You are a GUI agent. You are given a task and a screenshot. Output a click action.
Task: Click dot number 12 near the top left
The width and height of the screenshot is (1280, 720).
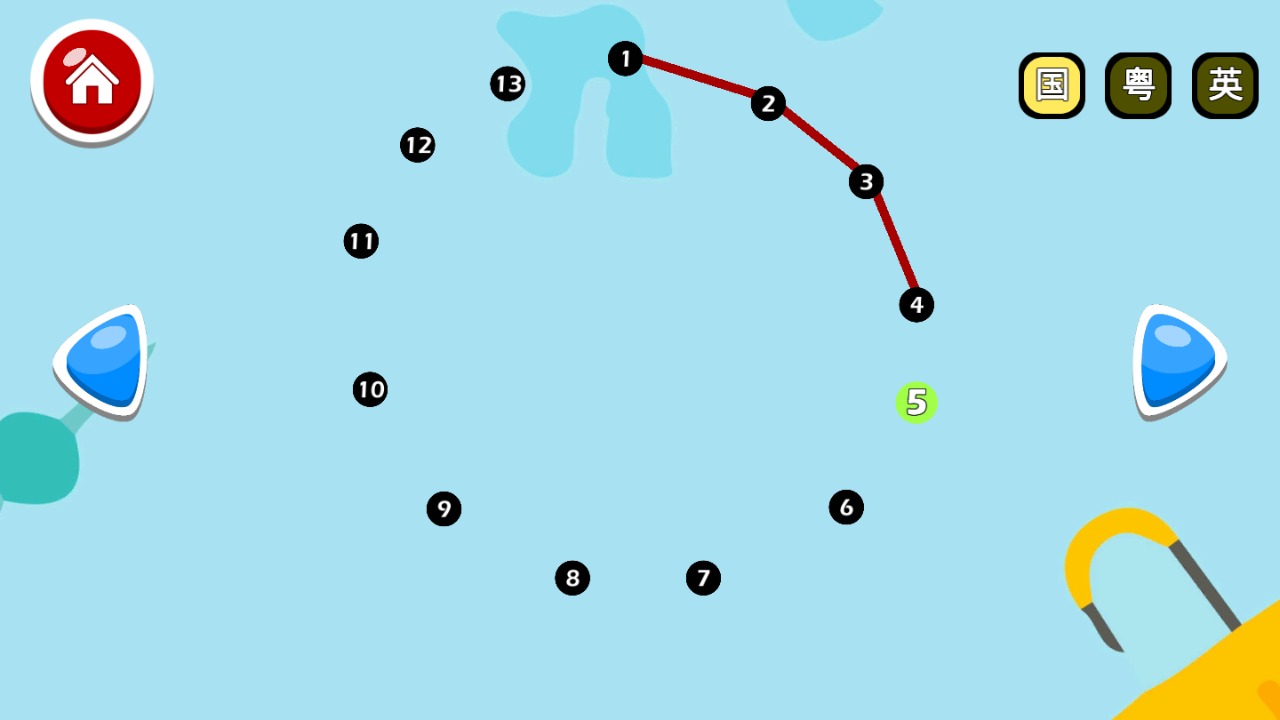click(418, 145)
